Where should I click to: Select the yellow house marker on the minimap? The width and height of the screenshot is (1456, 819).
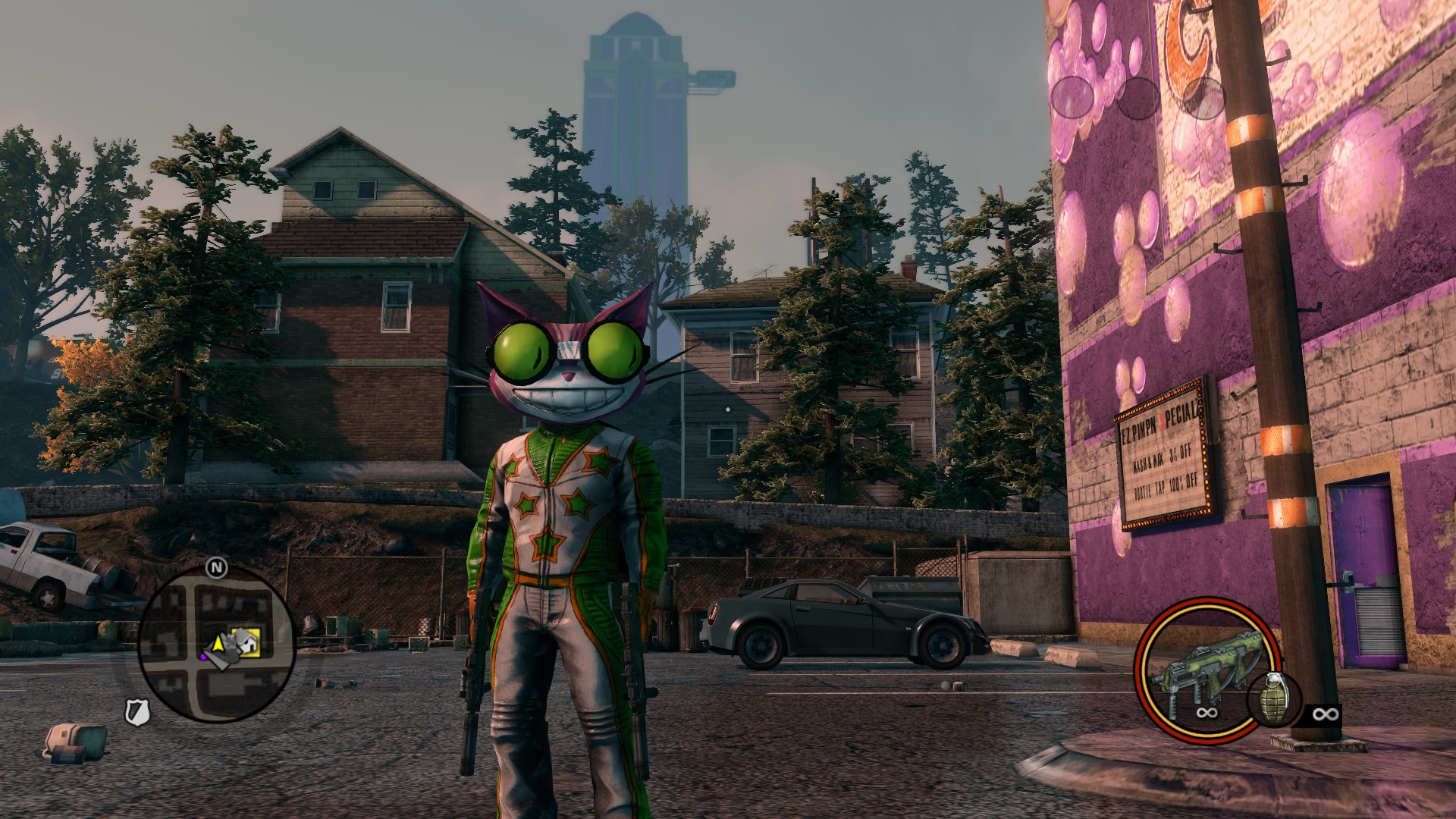click(x=249, y=642)
